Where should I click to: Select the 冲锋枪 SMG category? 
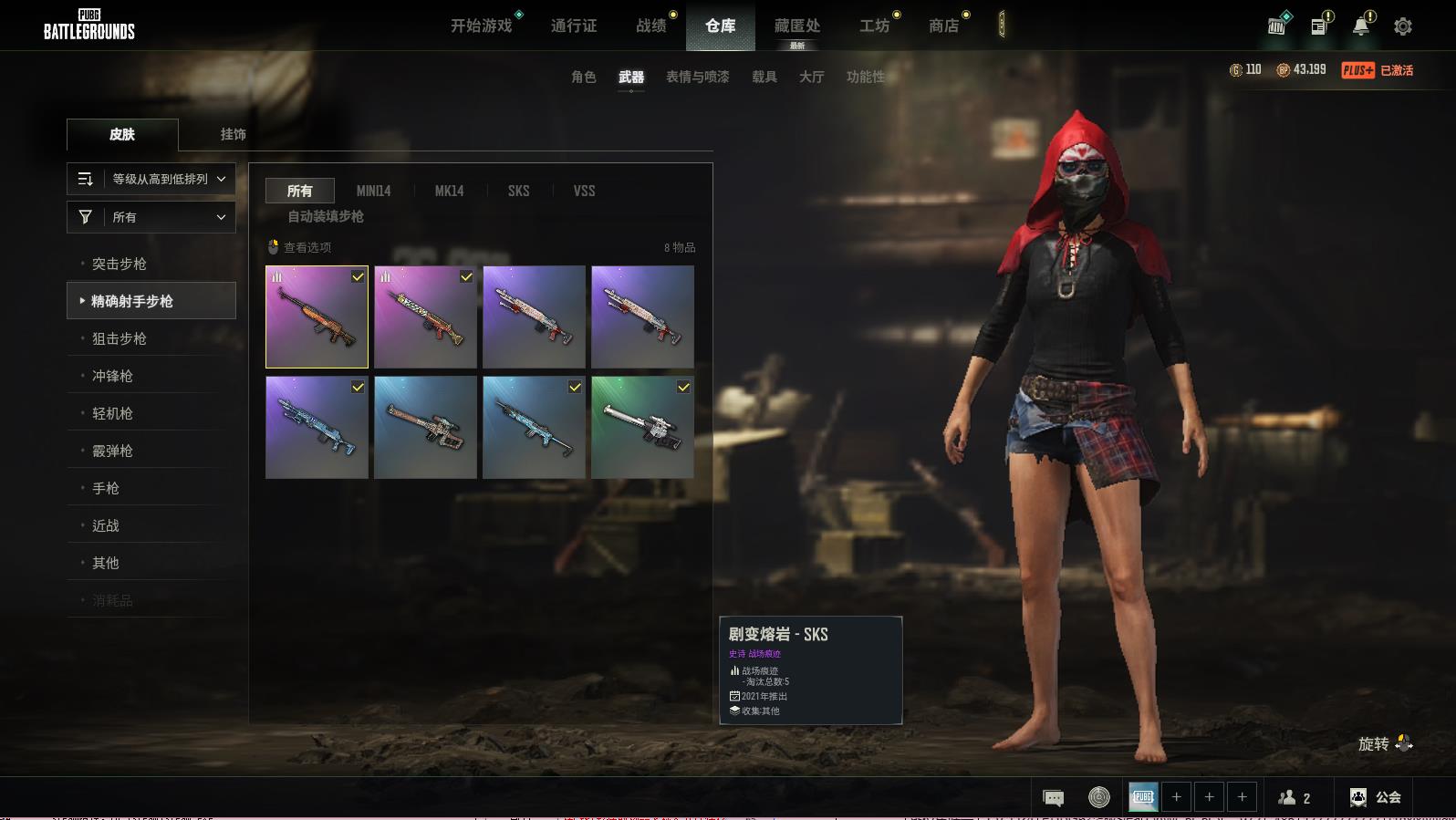[x=113, y=376]
